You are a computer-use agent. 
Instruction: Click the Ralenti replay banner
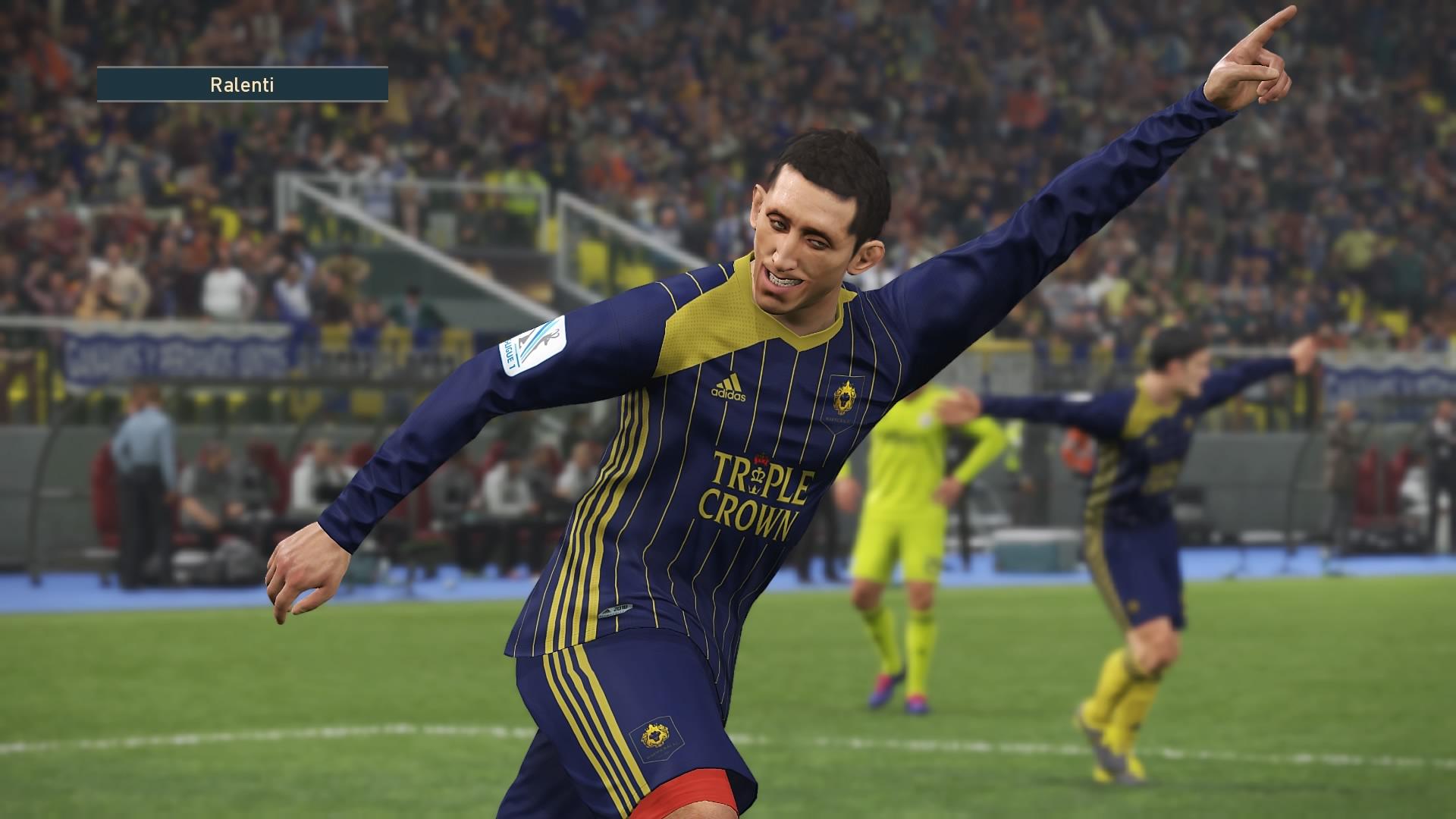point(242,84)
